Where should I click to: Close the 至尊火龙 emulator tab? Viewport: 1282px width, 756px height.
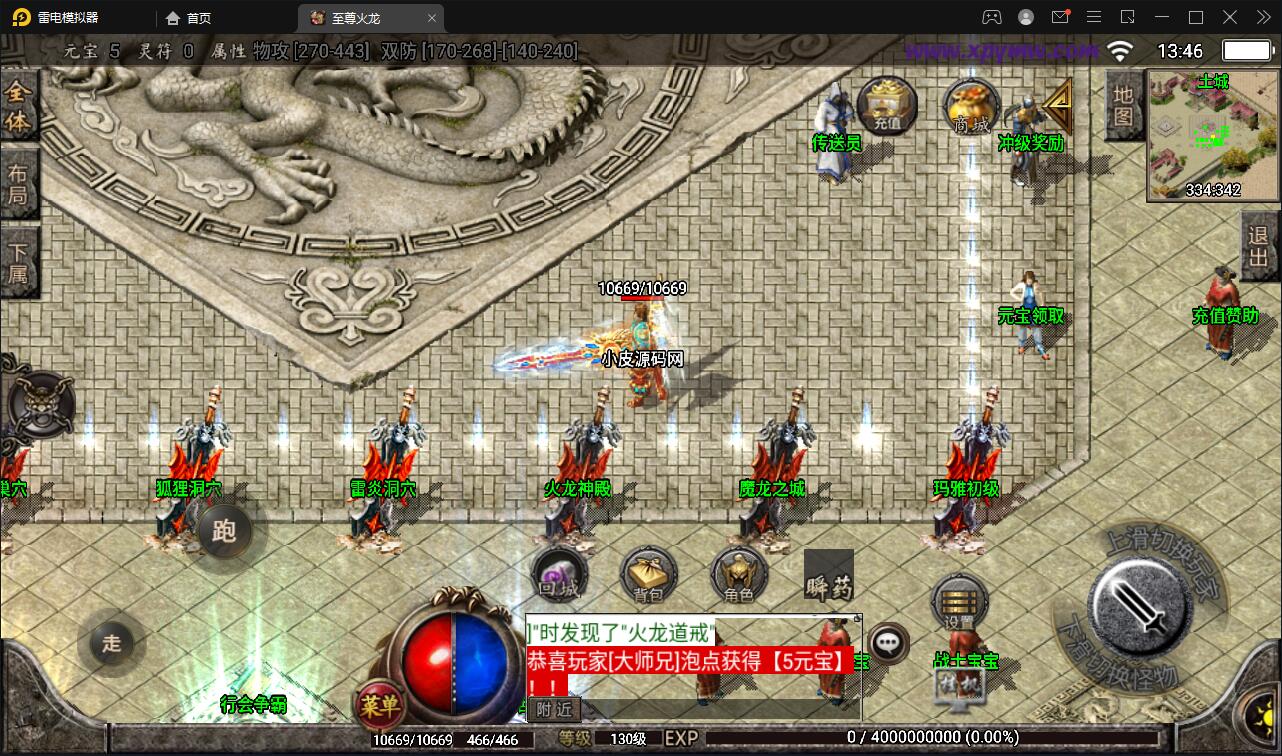pos(432,18)
